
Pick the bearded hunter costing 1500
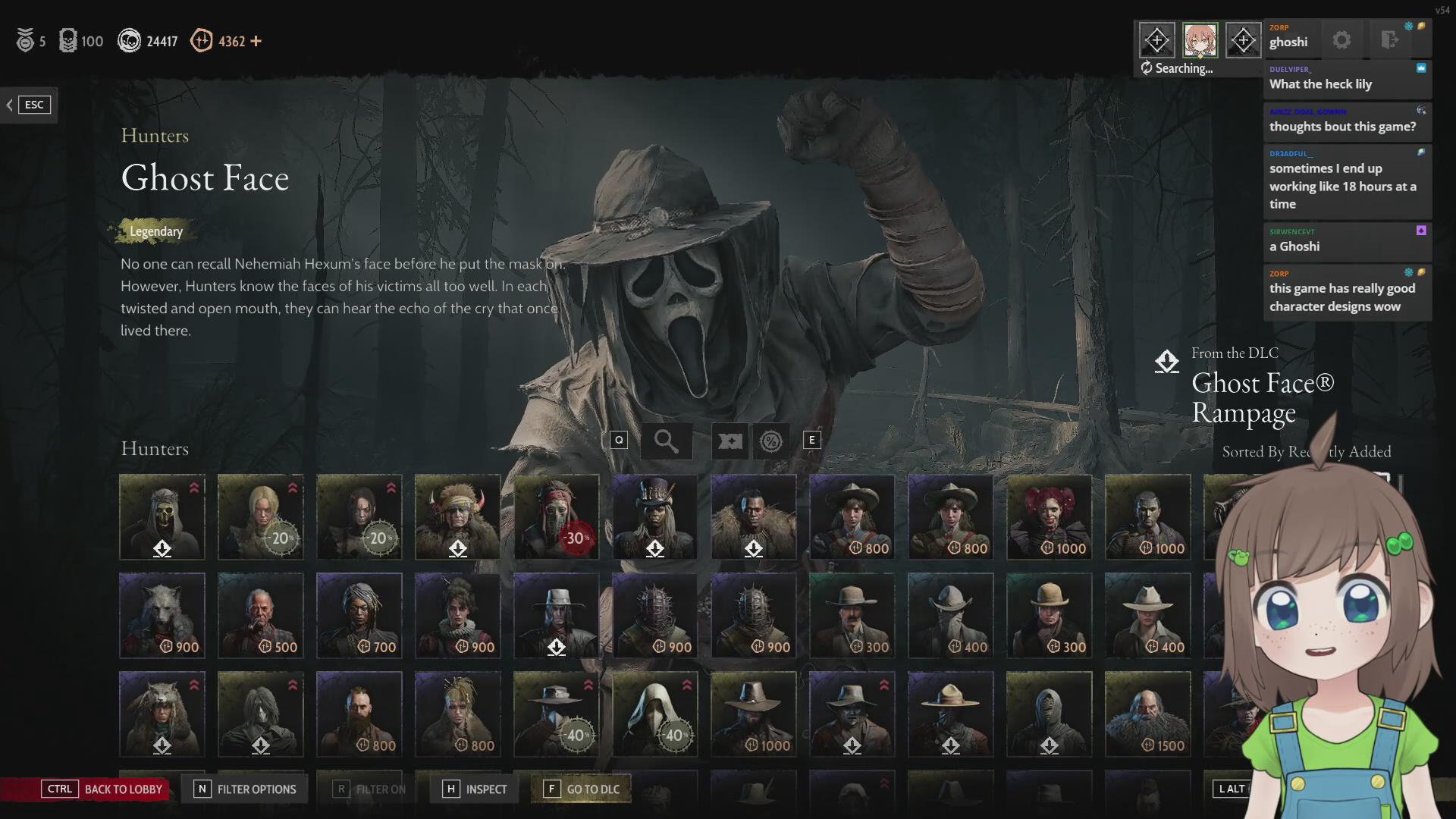click(1148, 714)
